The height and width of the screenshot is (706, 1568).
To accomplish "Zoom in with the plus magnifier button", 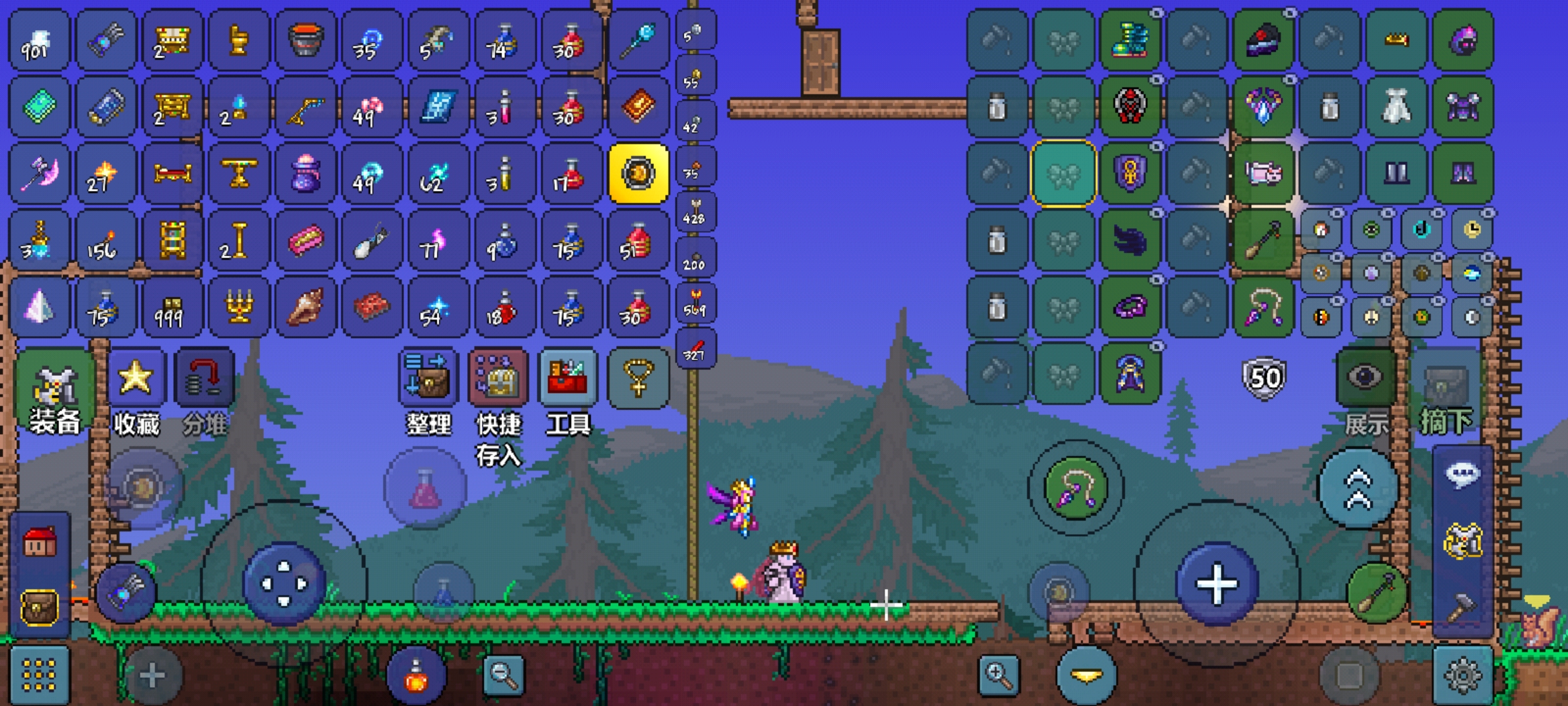I will point(999,675).
